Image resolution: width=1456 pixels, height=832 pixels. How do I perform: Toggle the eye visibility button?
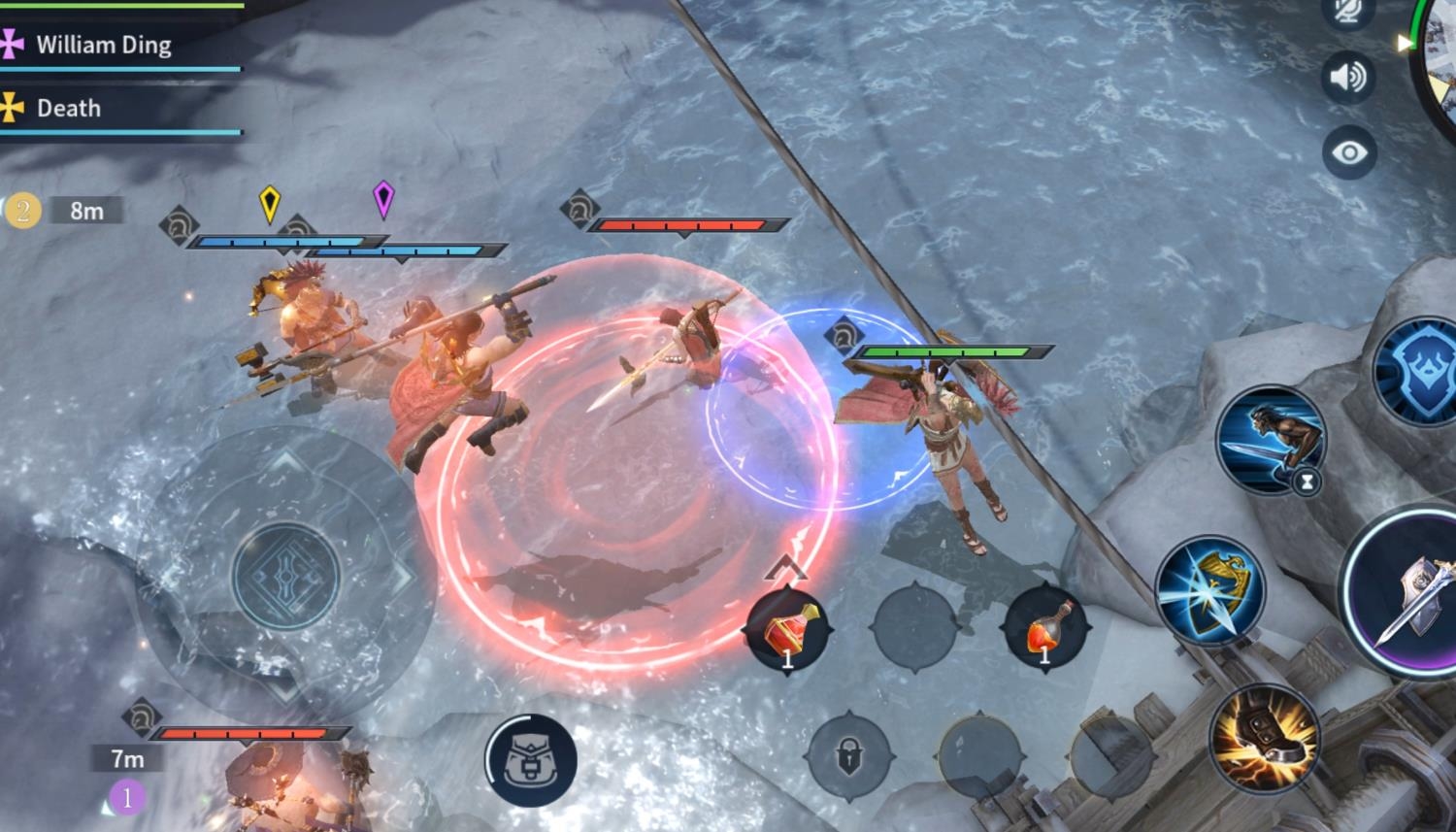[1348, 152]
